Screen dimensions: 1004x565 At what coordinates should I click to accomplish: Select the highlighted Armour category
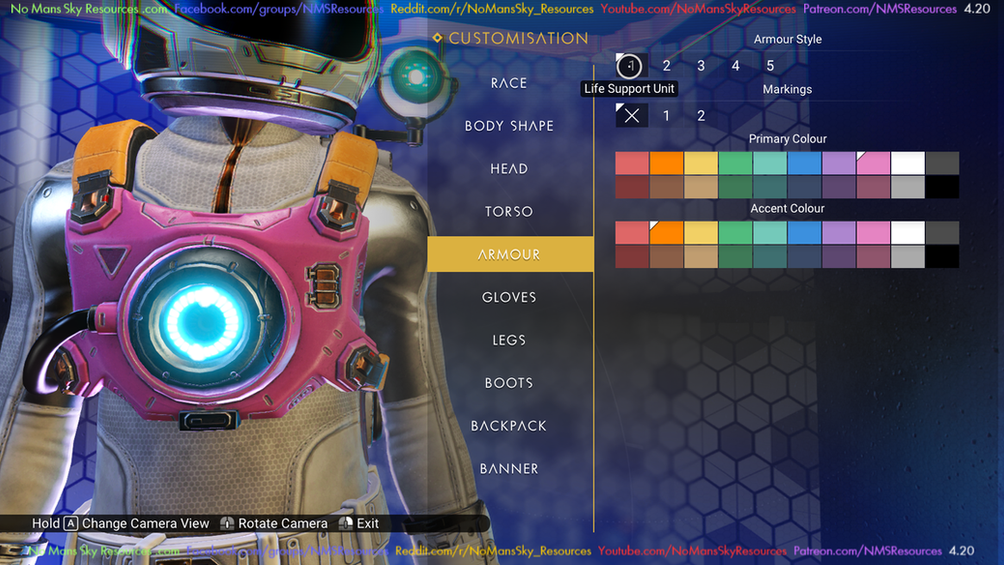point(509,255)
